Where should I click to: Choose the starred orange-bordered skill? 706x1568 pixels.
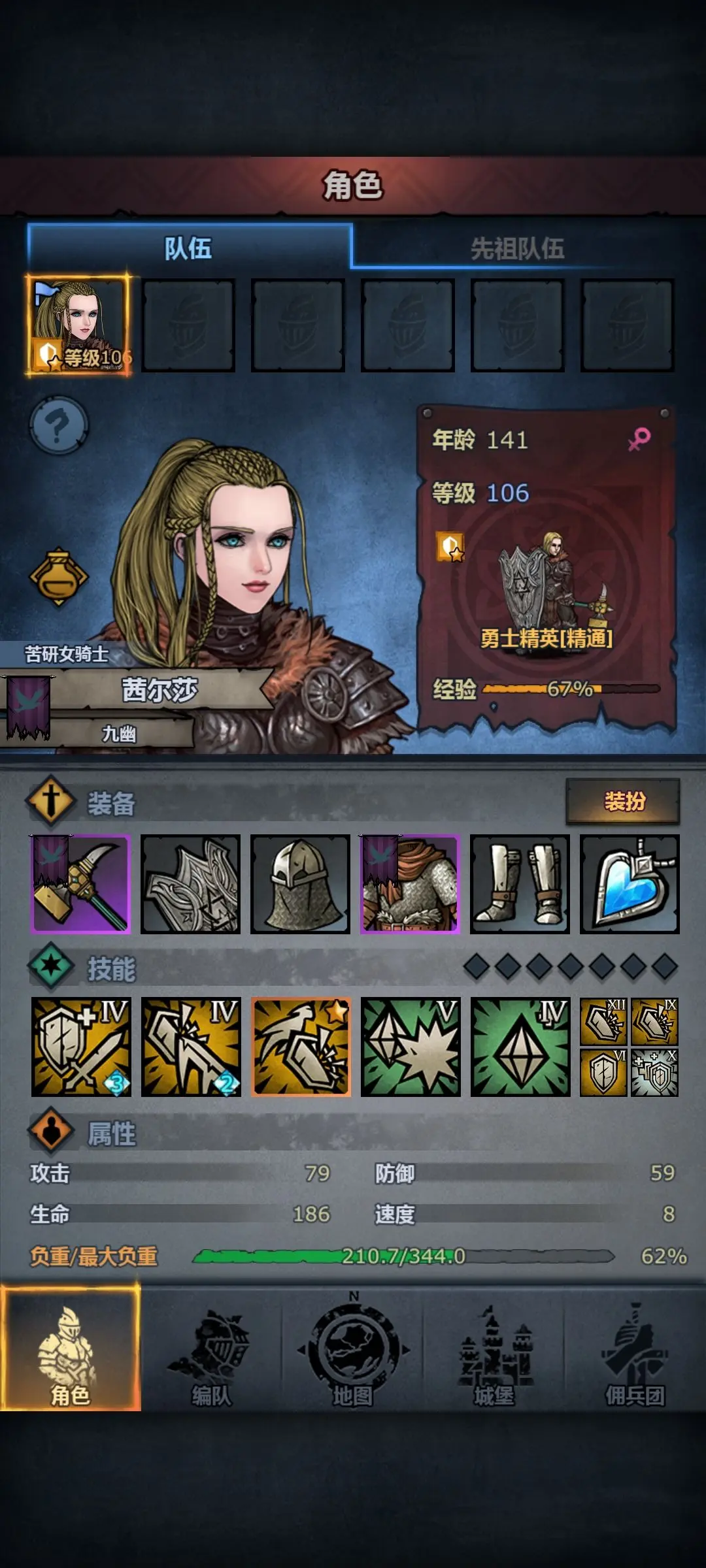click(301, 1047)
